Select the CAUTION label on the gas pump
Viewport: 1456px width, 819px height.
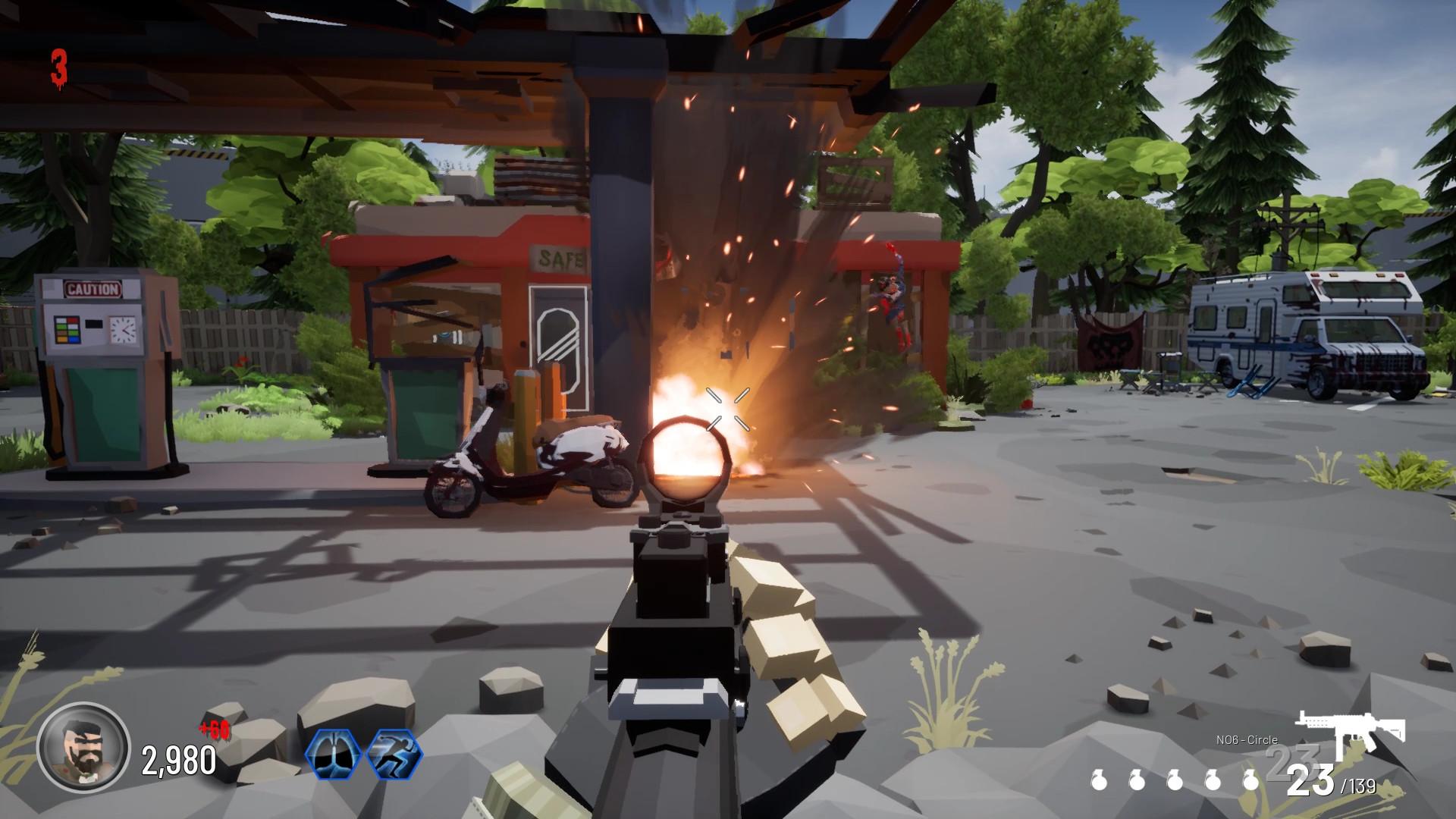coord(93,288)
